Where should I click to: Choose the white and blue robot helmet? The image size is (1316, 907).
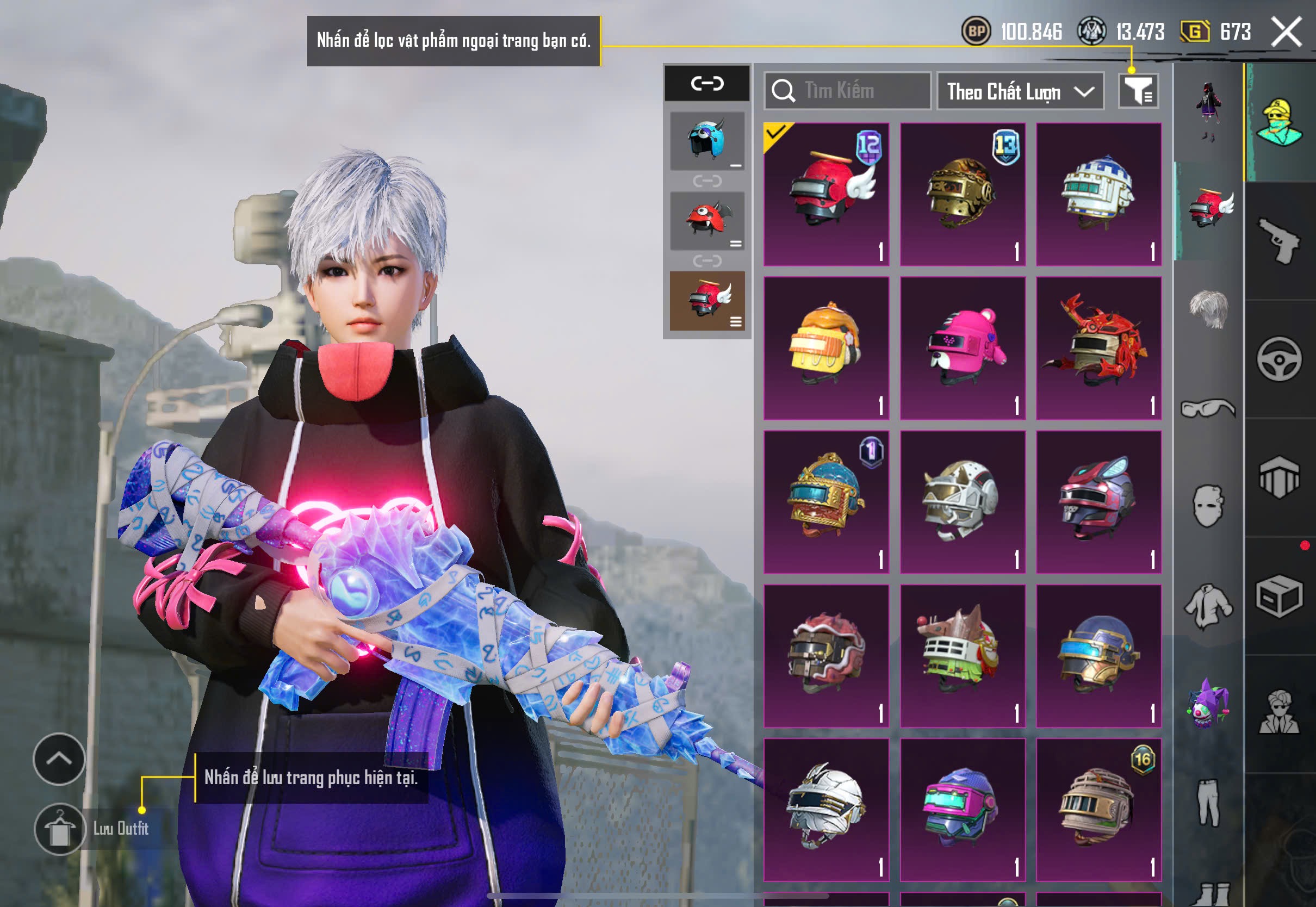(1098, 194)
